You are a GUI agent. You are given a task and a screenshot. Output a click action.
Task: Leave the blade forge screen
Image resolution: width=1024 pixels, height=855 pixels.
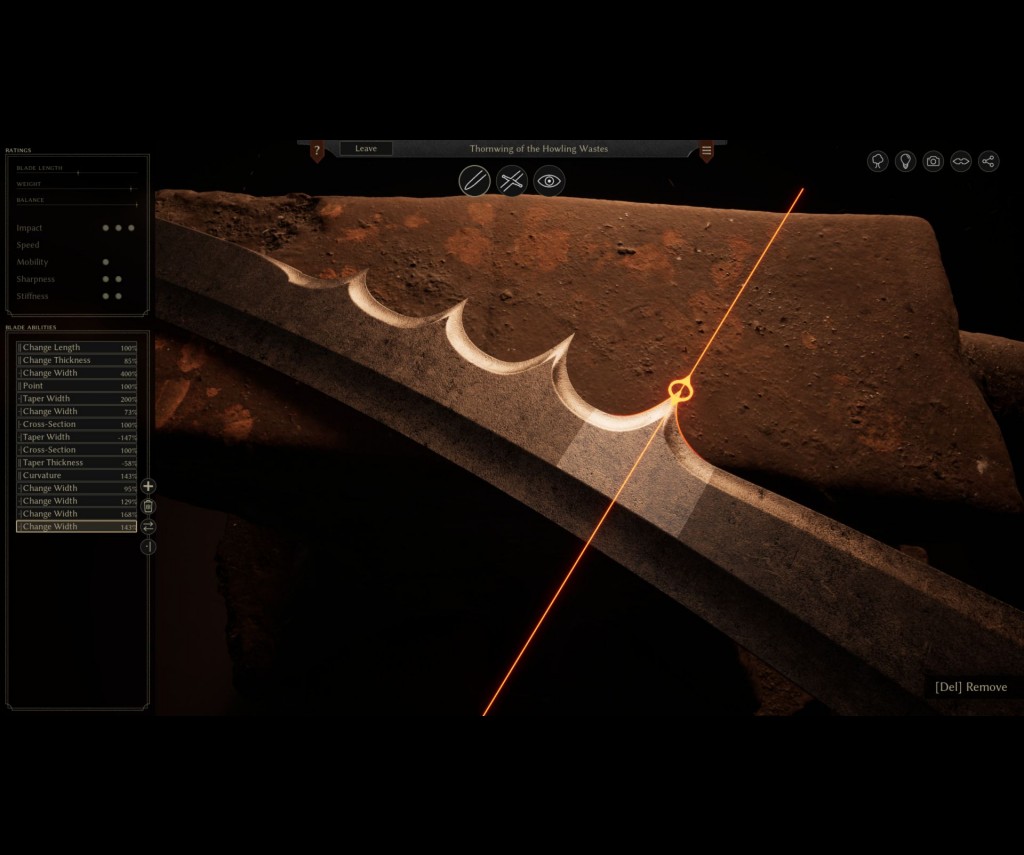tap(366, 149)
